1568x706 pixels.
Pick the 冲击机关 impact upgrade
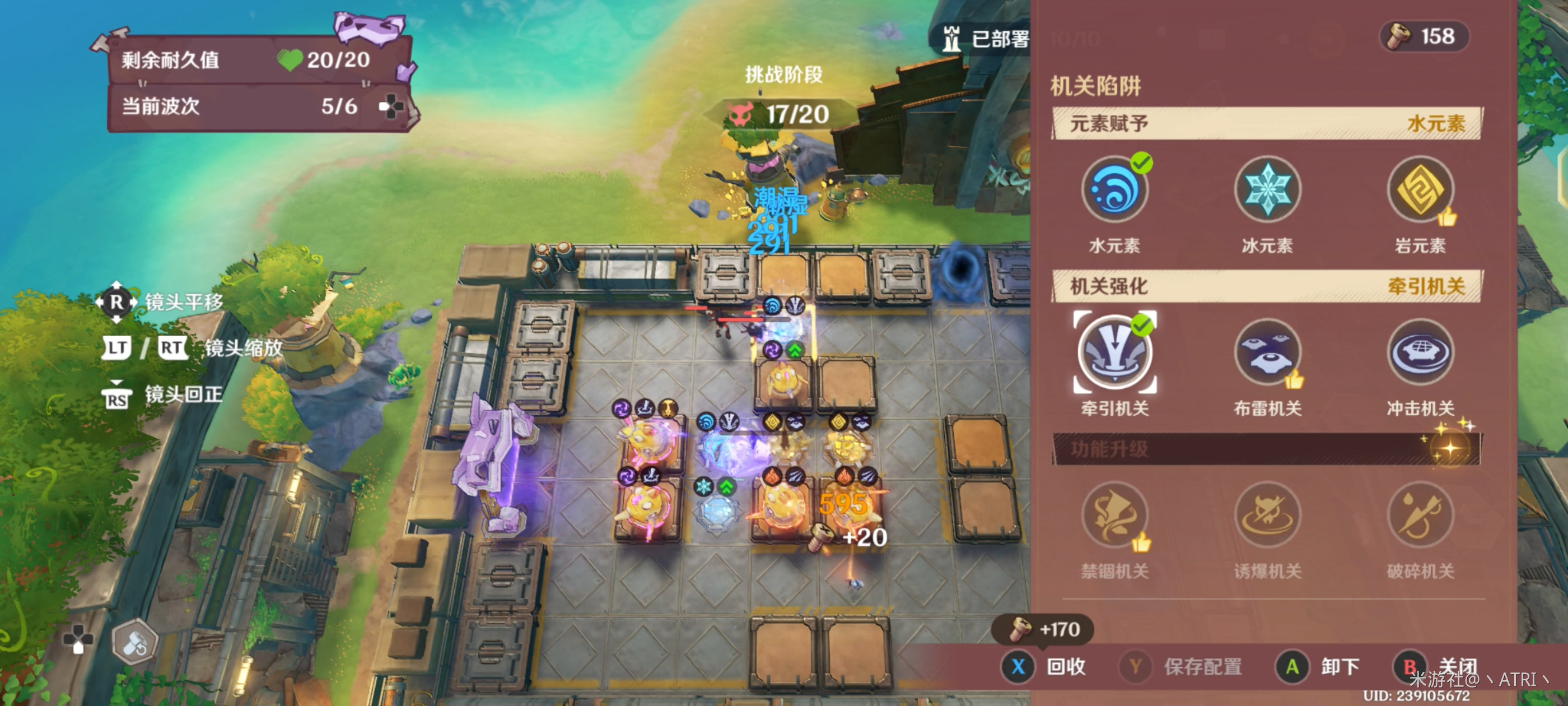[1420, 352]
